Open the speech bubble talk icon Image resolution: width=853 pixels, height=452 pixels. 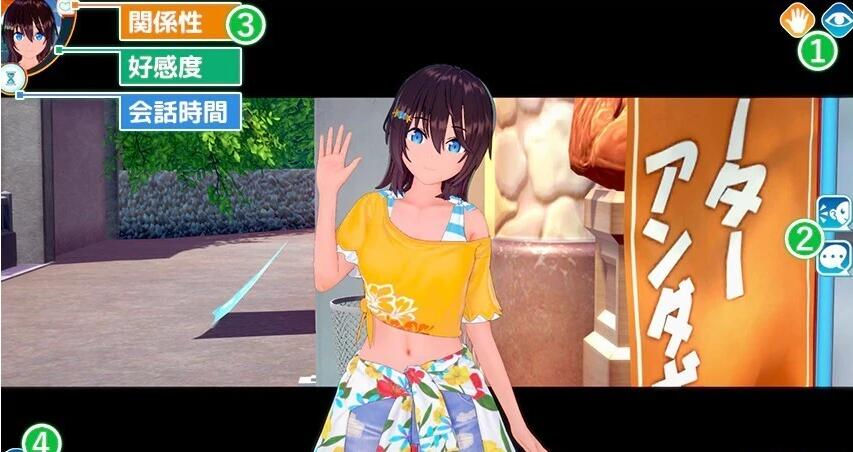click(x=834, y=257)
